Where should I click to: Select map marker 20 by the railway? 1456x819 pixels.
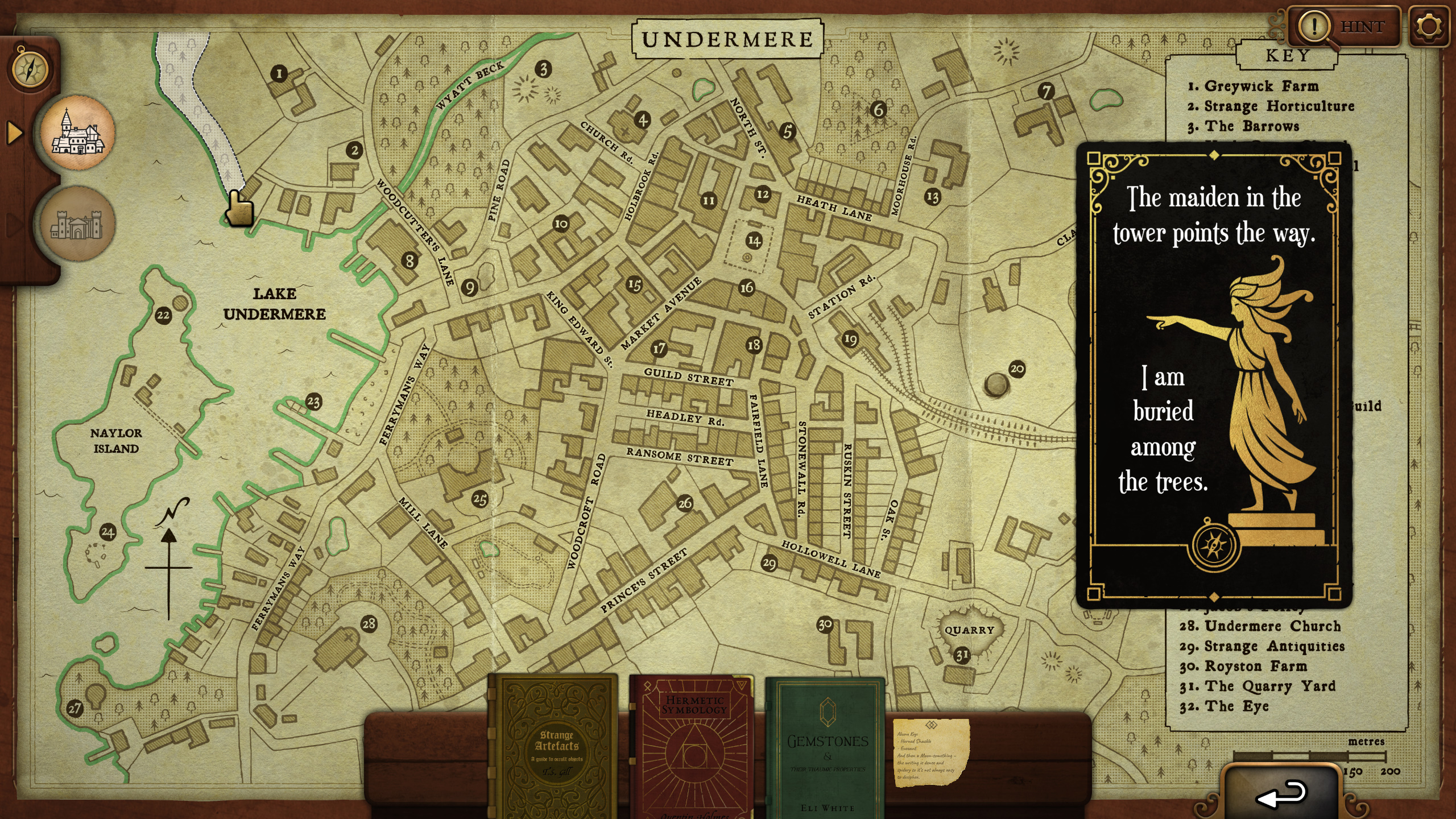pyautogui.click(x=1017, y=369)
